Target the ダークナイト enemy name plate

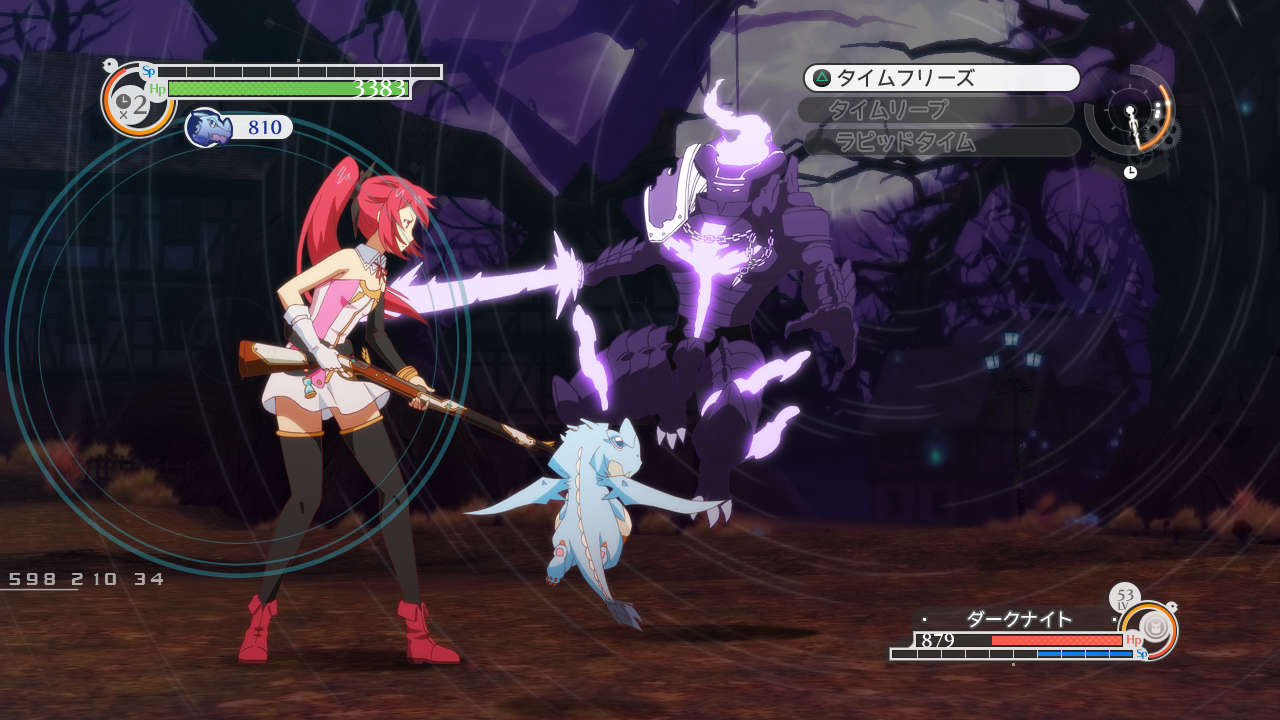coord(1020,619)
